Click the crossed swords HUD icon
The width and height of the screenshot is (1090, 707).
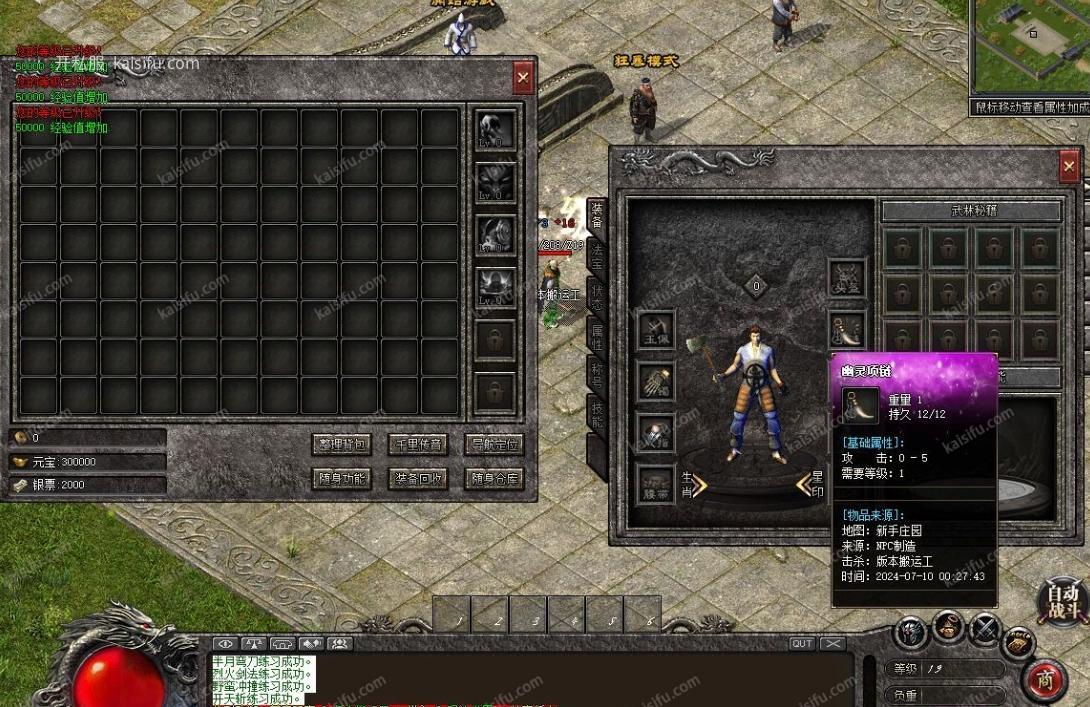pyautogui.click(x=984, y=630)
